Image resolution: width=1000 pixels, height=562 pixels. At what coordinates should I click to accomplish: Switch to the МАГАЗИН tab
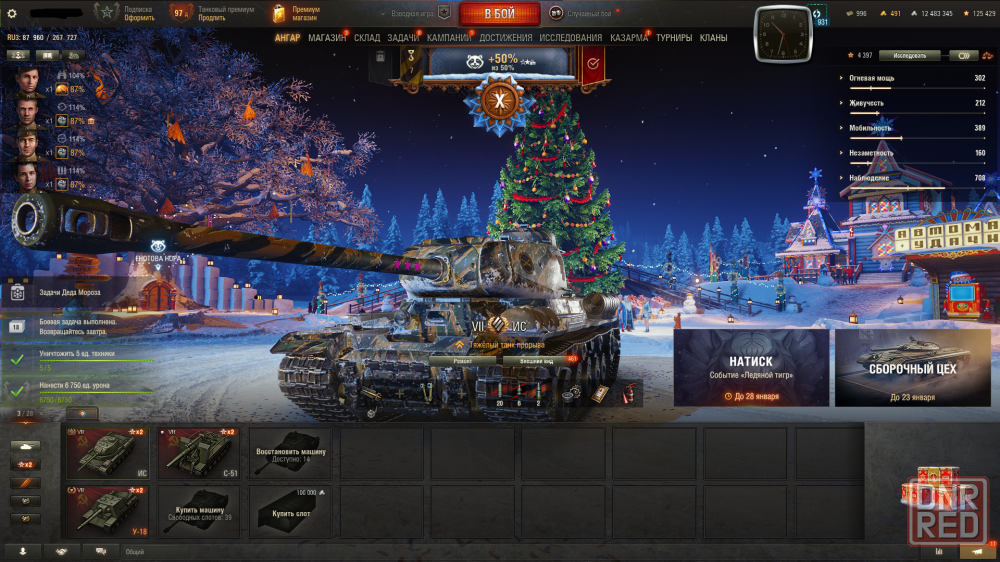[327, 38]
